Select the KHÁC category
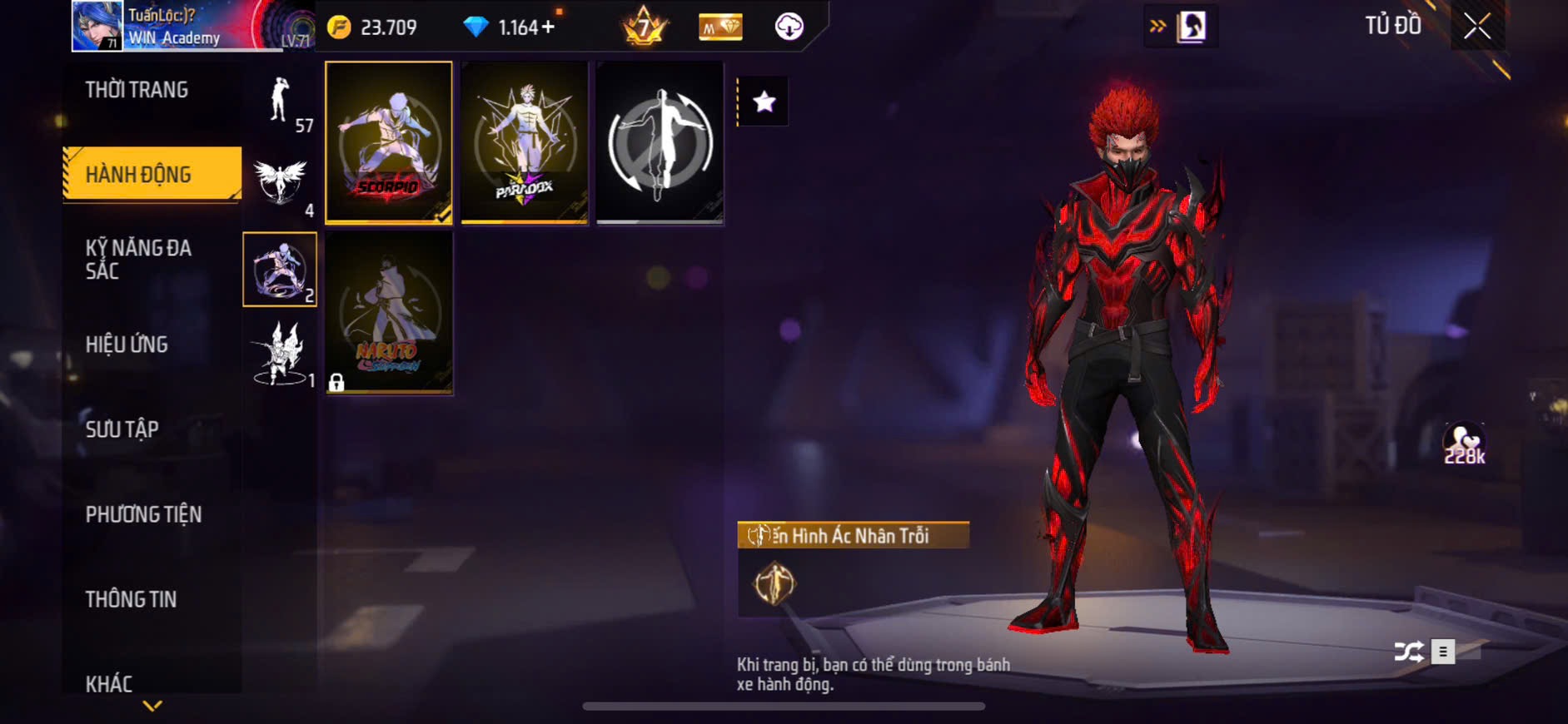 coord(109,684)
